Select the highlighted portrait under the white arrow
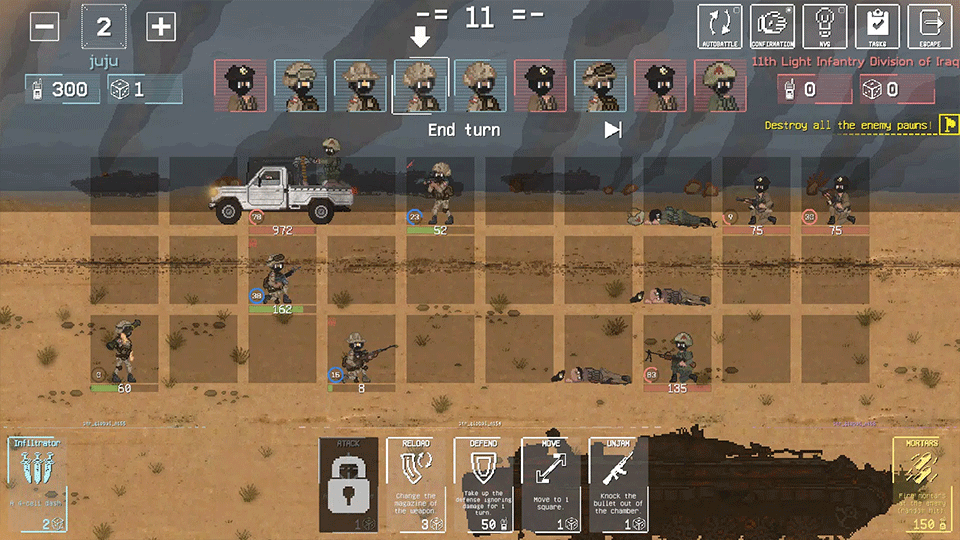 [420, 85]
